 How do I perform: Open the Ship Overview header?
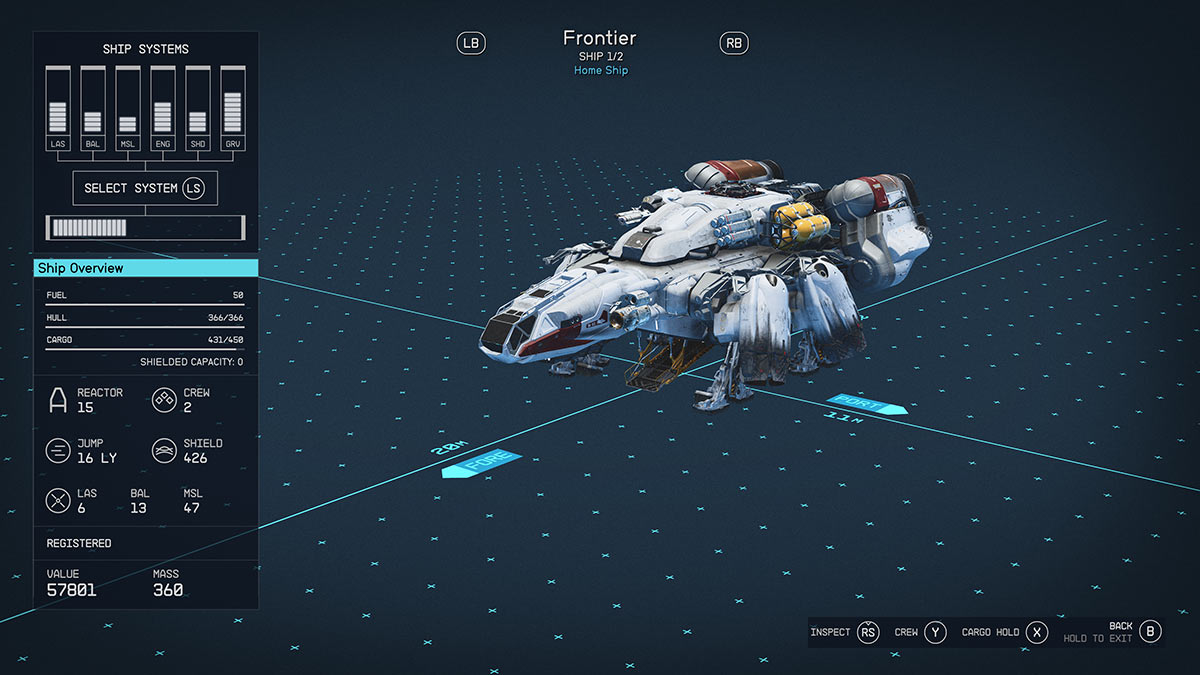(146, 268)
